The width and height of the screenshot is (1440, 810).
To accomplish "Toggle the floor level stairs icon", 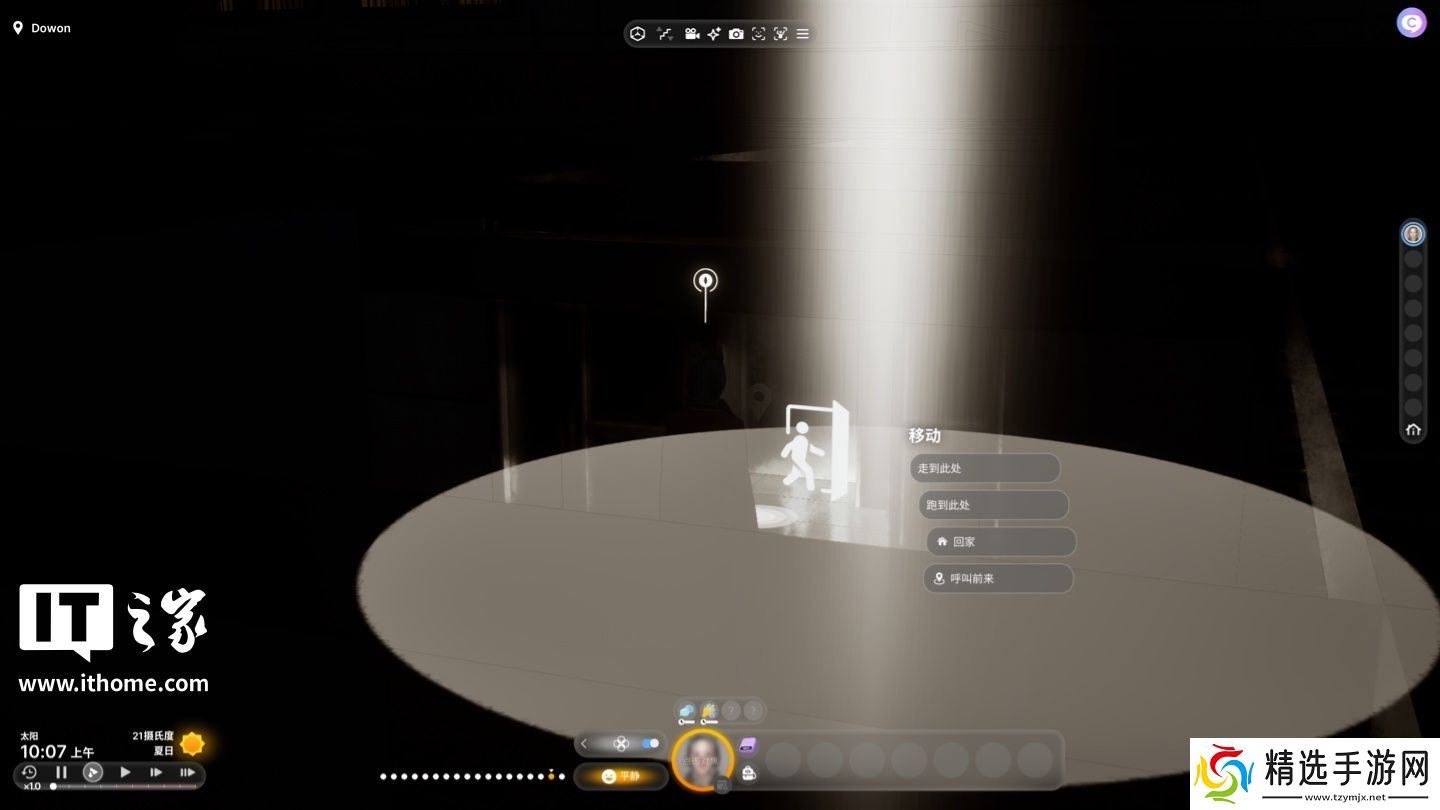I will (x=665, y=34).
